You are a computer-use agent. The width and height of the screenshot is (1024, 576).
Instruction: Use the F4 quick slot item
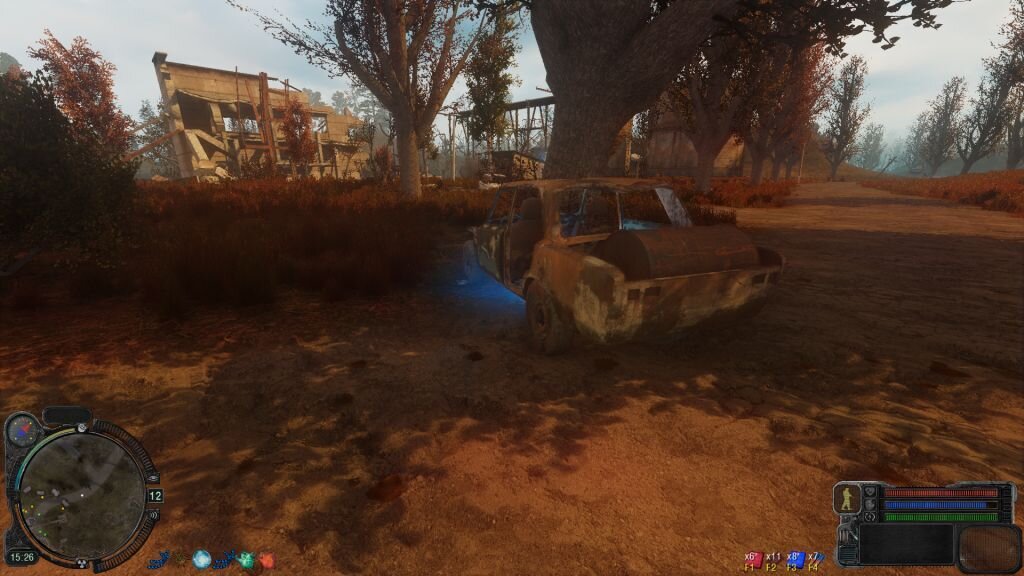[814, 560]
